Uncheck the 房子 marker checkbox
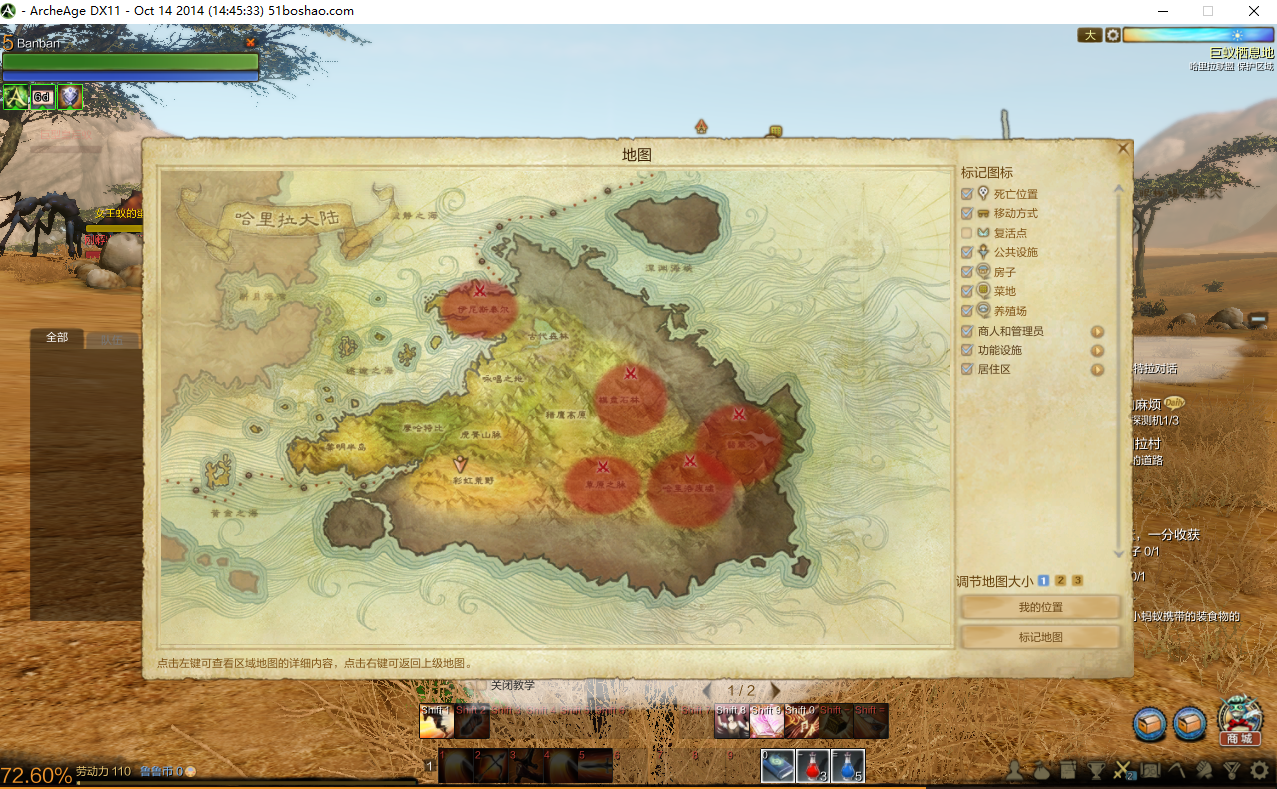This screenshot has height=789, width=1277. click(967, 272)
